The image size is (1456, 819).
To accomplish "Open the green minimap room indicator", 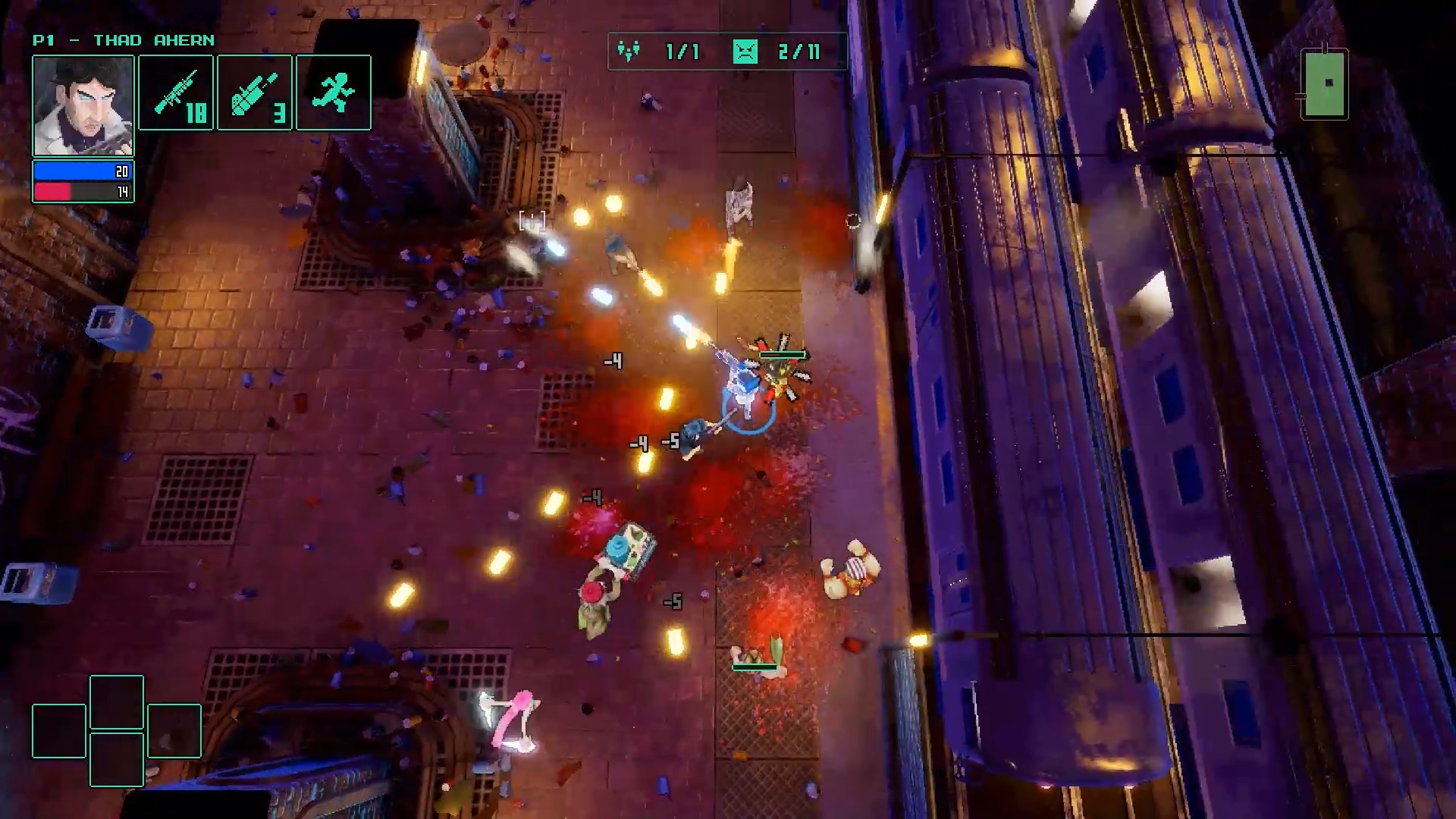I will click(1325, 83).
